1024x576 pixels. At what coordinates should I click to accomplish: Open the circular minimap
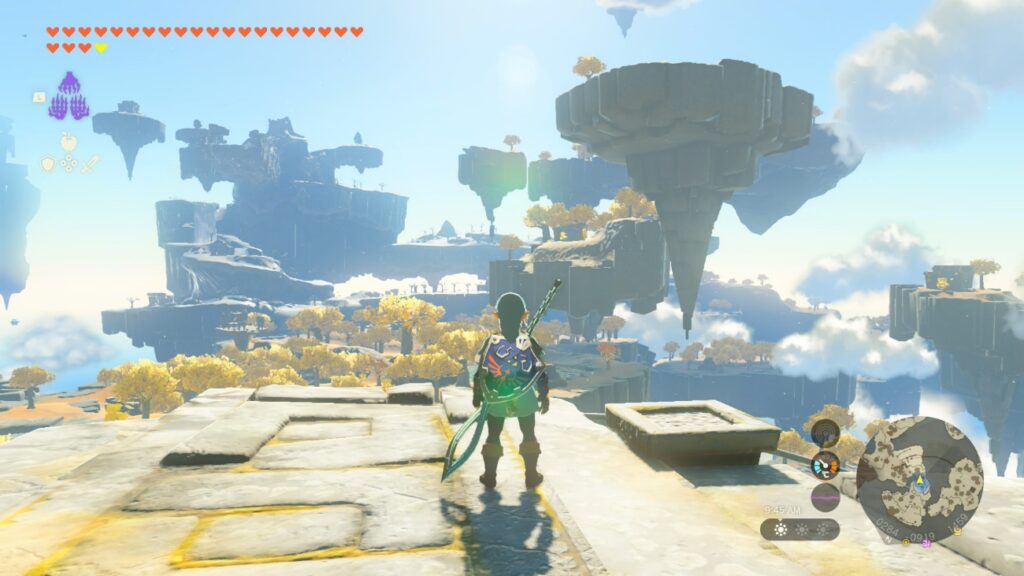tap(919, 479)
